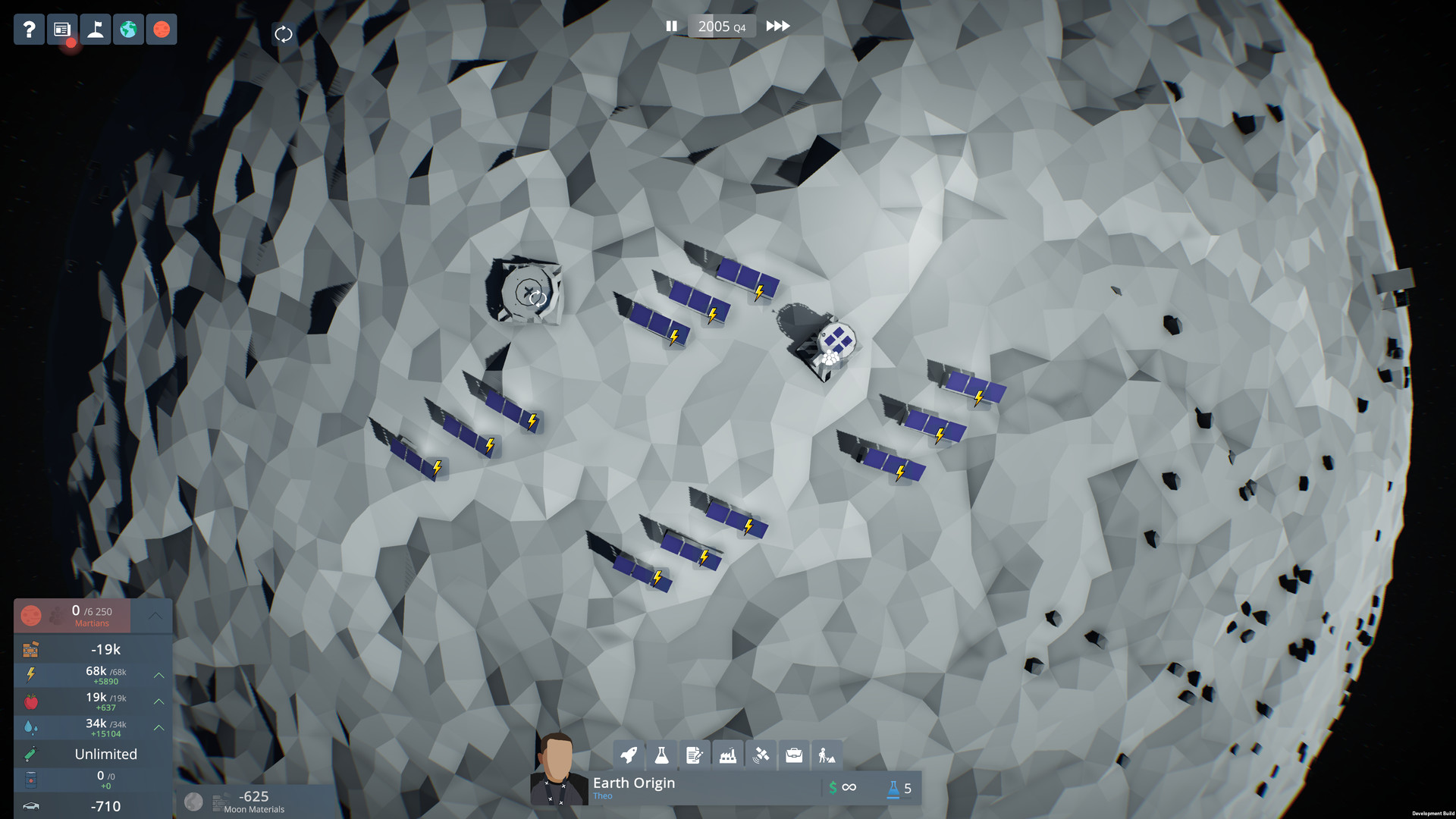Image resolution: width=1456 pixels, height=819 pixels.
Task: Select the construction worker icon
Action: (826, 755)
